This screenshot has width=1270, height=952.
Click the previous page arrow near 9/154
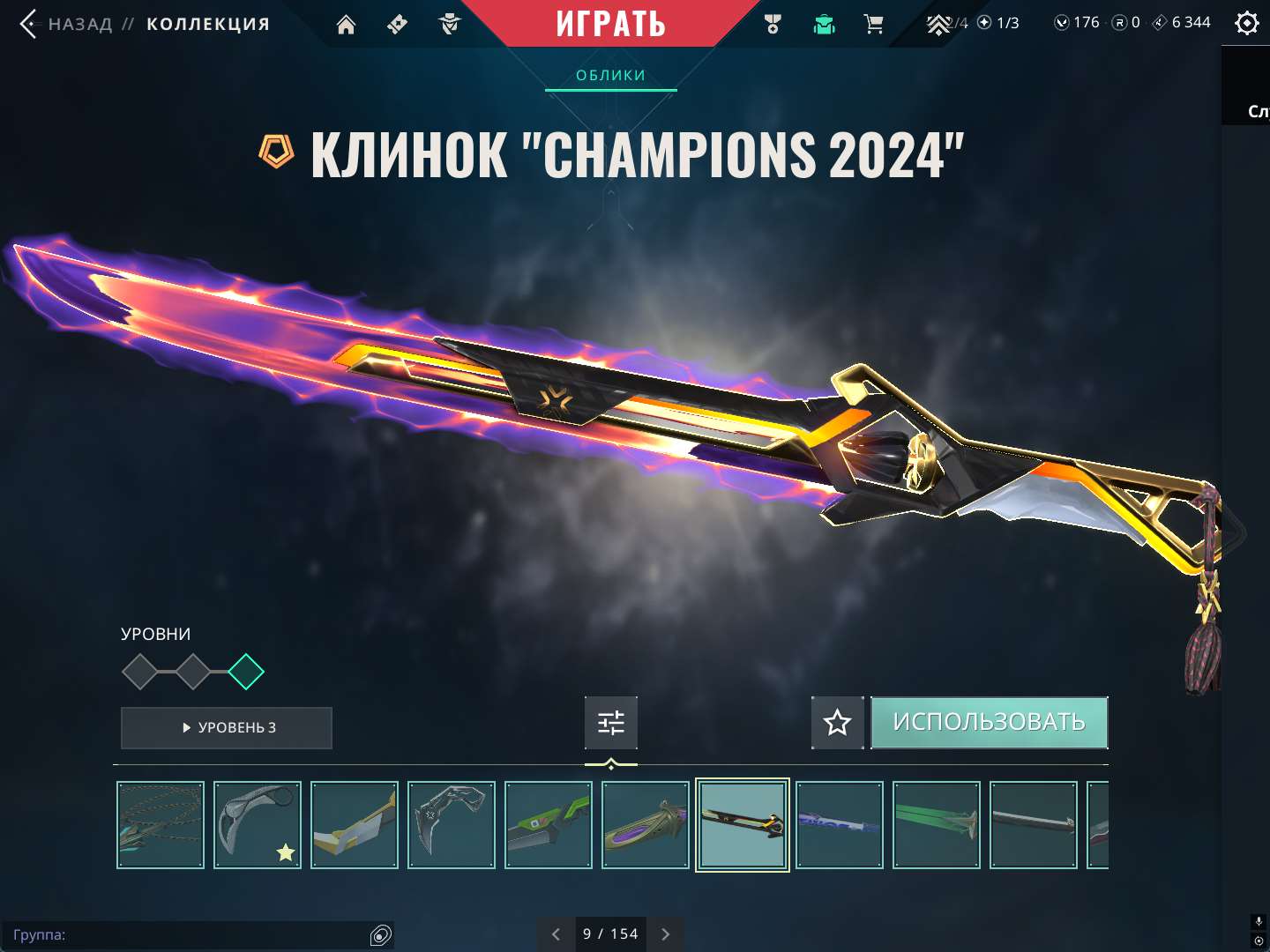point(556,933)
